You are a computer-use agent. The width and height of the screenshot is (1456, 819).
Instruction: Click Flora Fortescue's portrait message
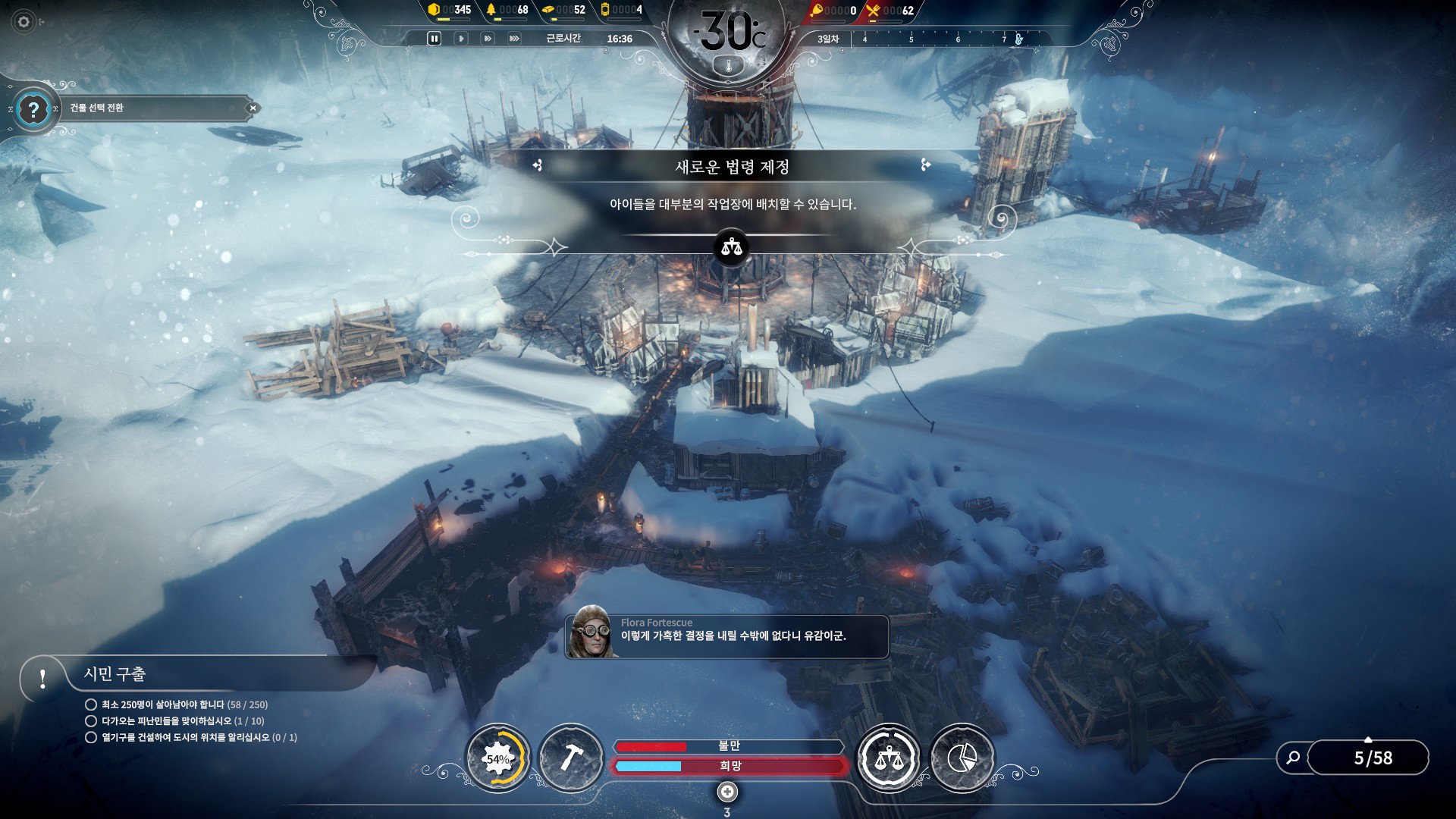[x=591, y=632]
